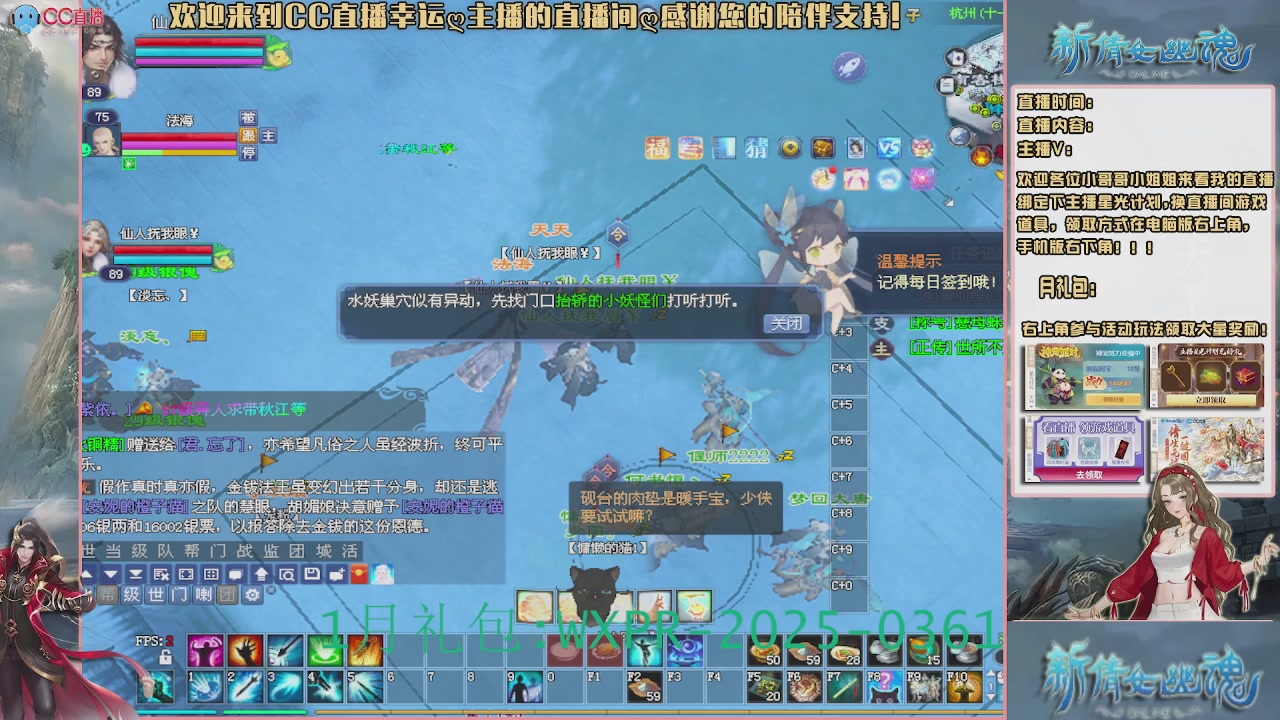Click the CC直播 logo at top left
Viewport: 1280px width, 720px height.
click(42, 15)
